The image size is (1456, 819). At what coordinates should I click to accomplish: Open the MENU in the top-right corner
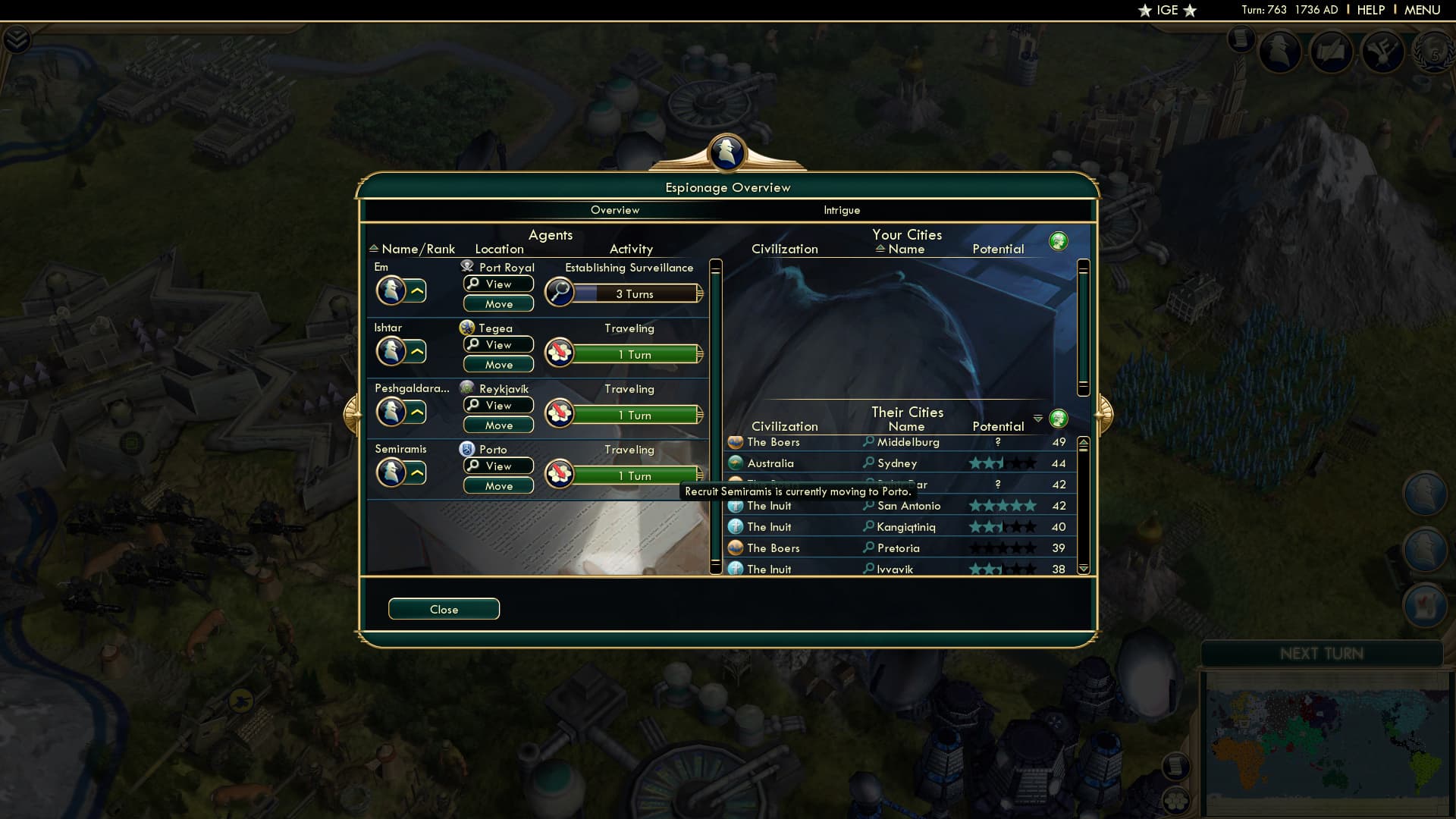click(x=1423, y=10)
